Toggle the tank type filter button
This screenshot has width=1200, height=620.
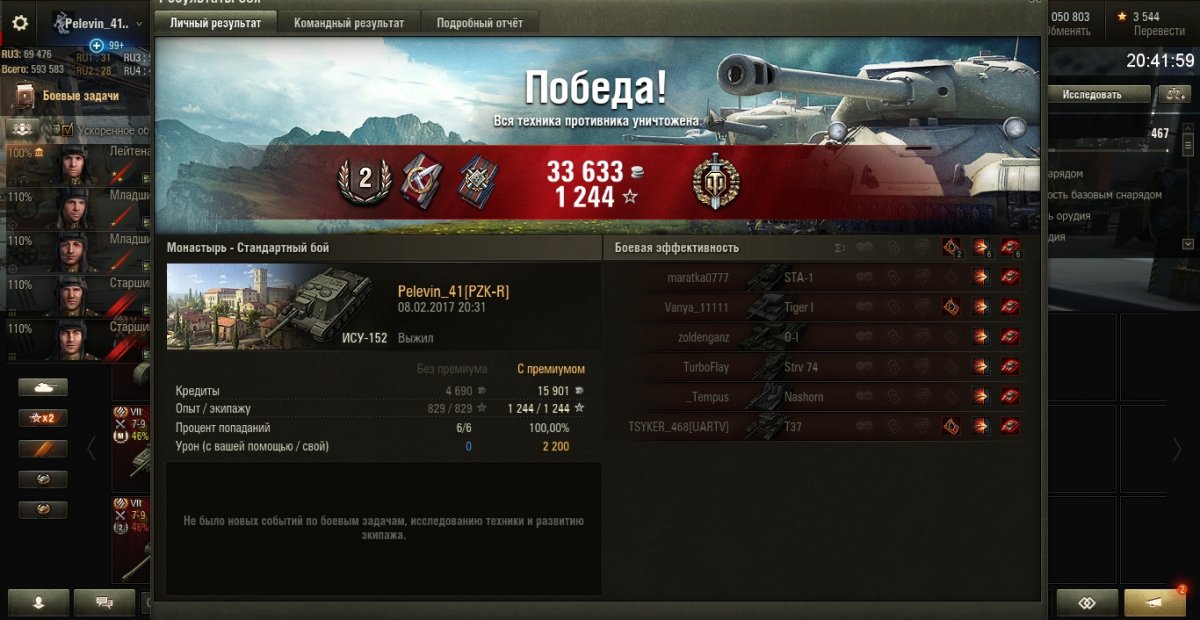point(43,387)
